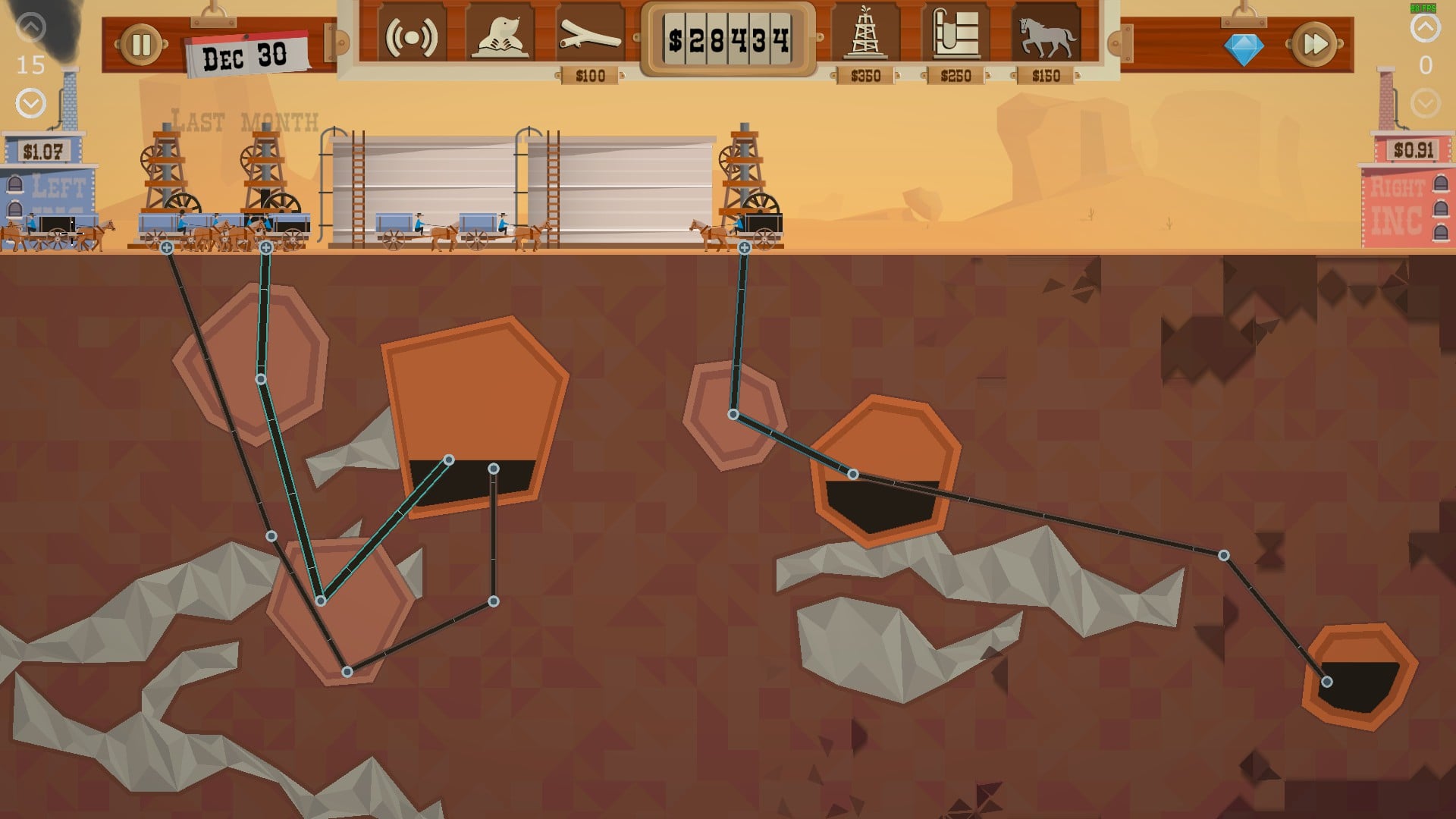Choose the mole digging tool

pos(500,36)
